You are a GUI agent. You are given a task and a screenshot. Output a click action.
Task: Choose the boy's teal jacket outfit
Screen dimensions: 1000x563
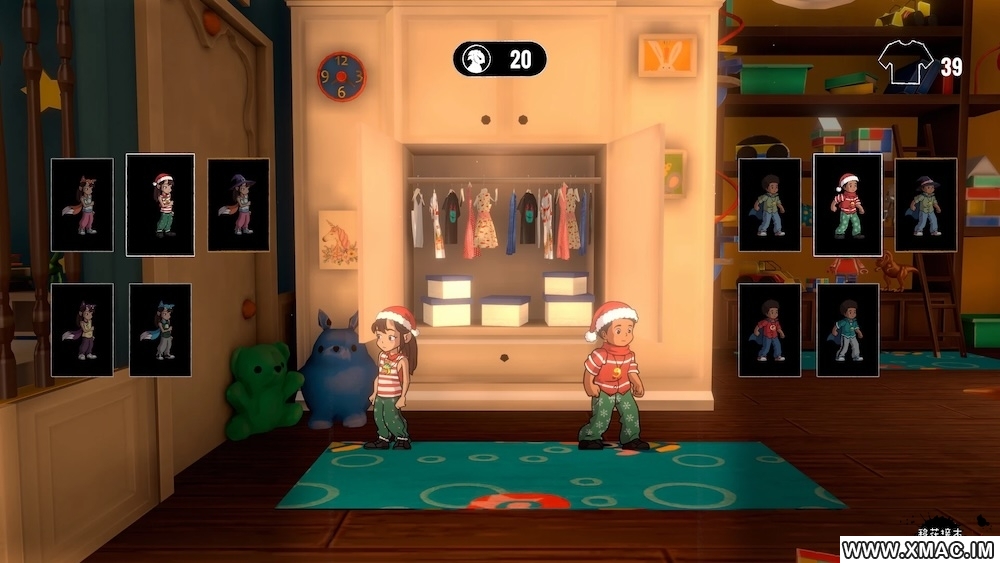847,330
